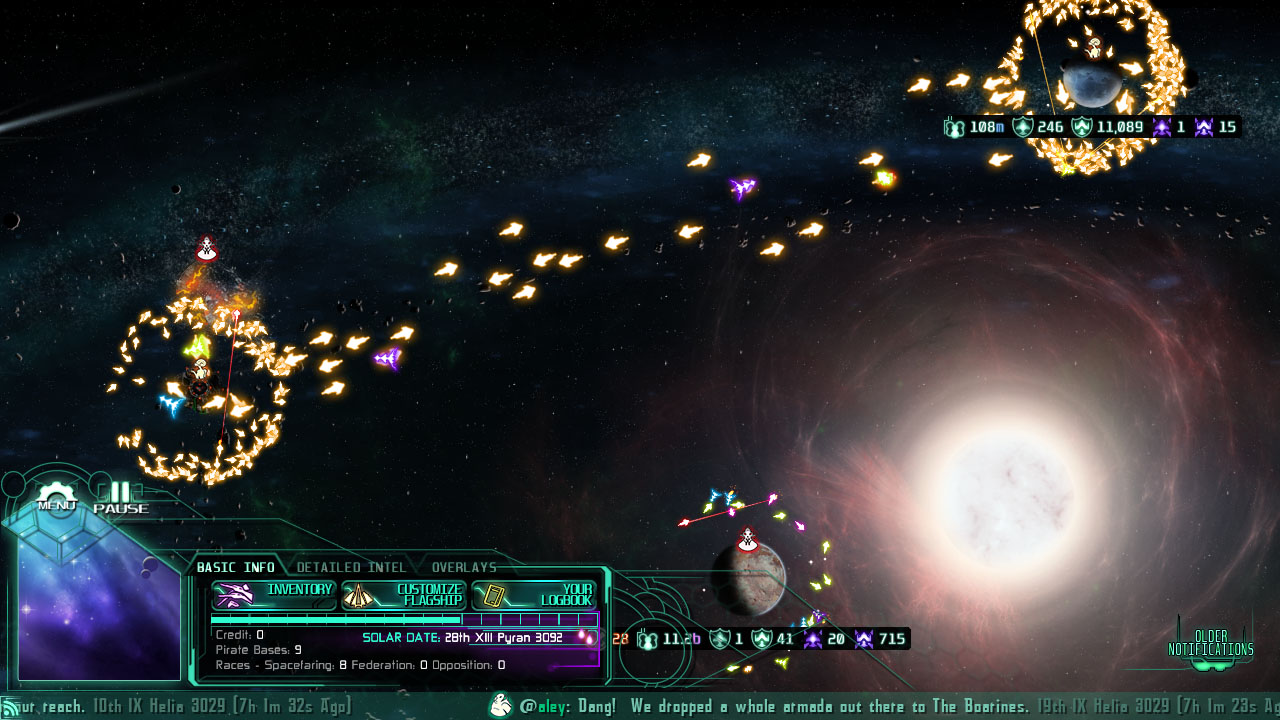
Task: Open the Detailed Intel tab
Action: pos(351,567)
